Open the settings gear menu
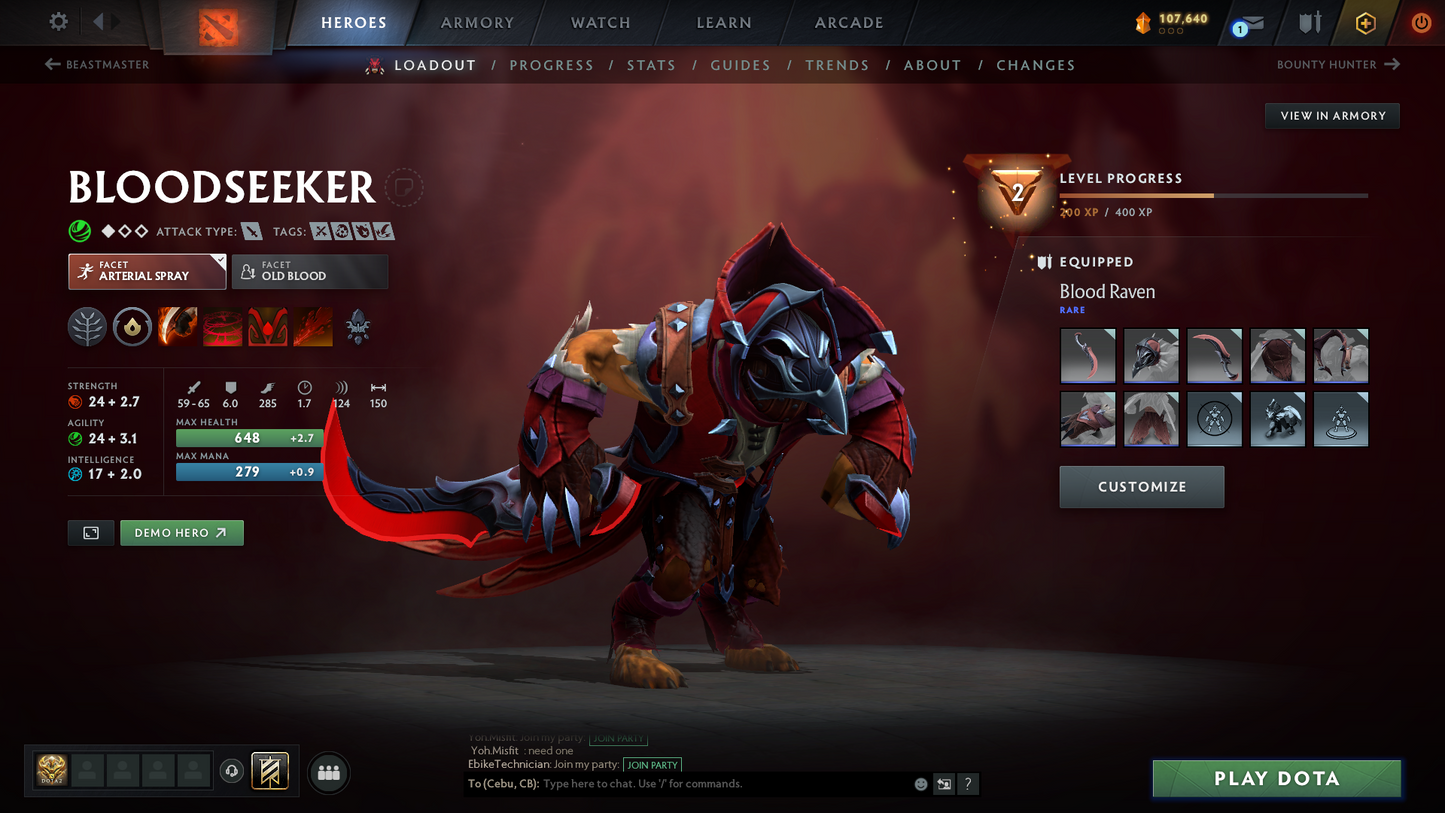Viewport: 1445px width, 813px height. 58,21
